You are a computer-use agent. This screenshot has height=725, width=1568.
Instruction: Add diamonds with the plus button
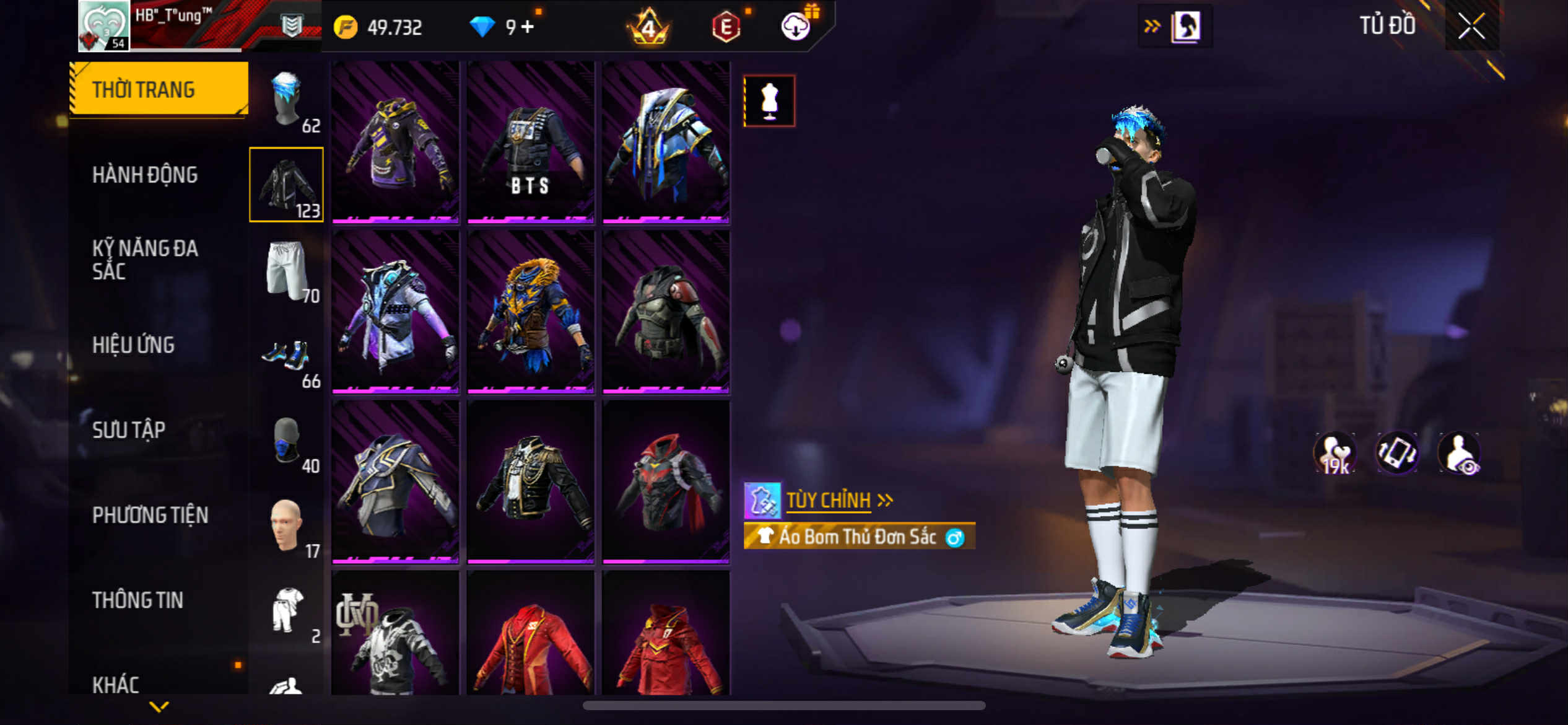tap(528, 27)
